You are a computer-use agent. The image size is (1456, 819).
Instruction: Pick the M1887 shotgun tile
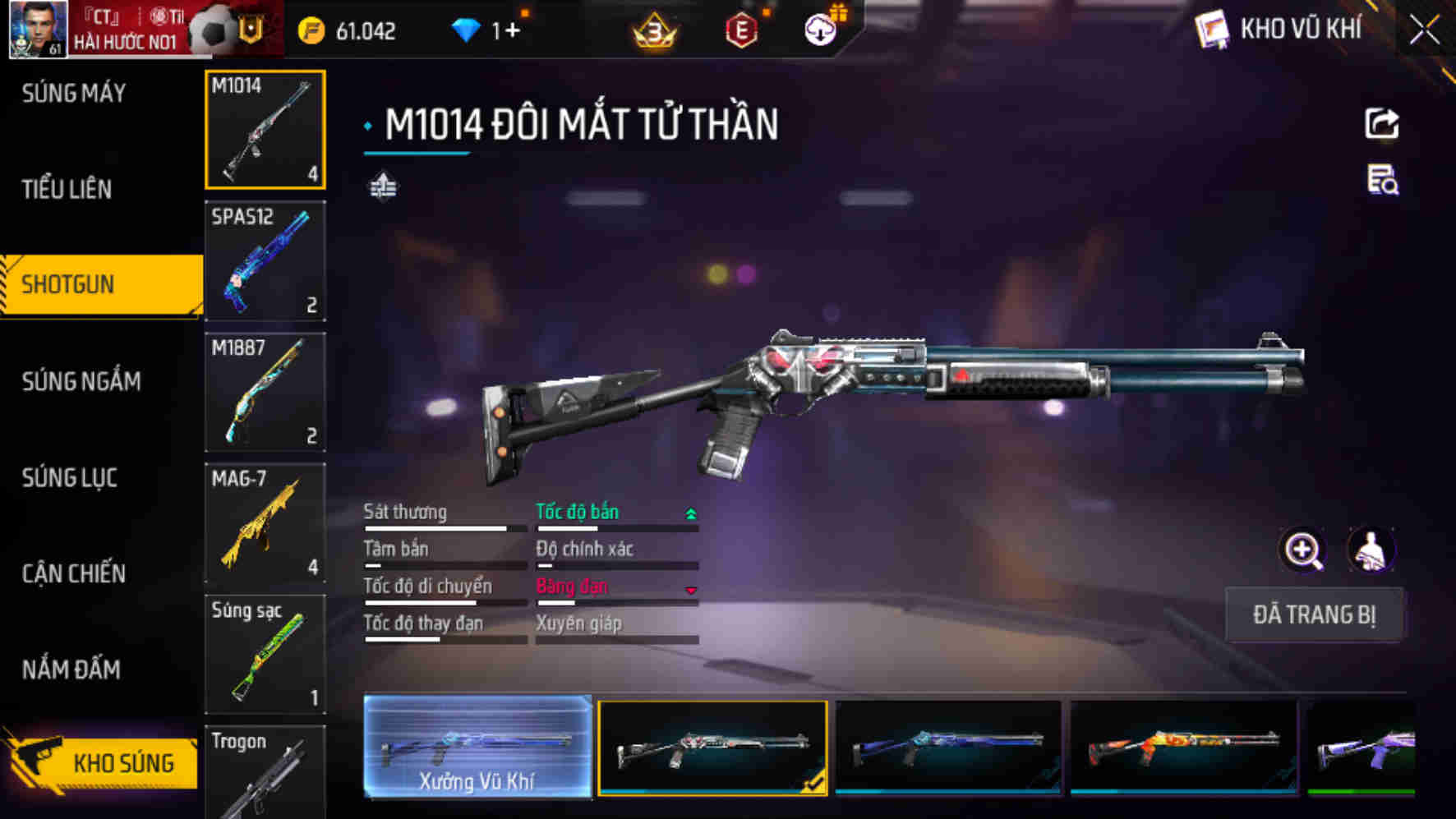(265, 392)
